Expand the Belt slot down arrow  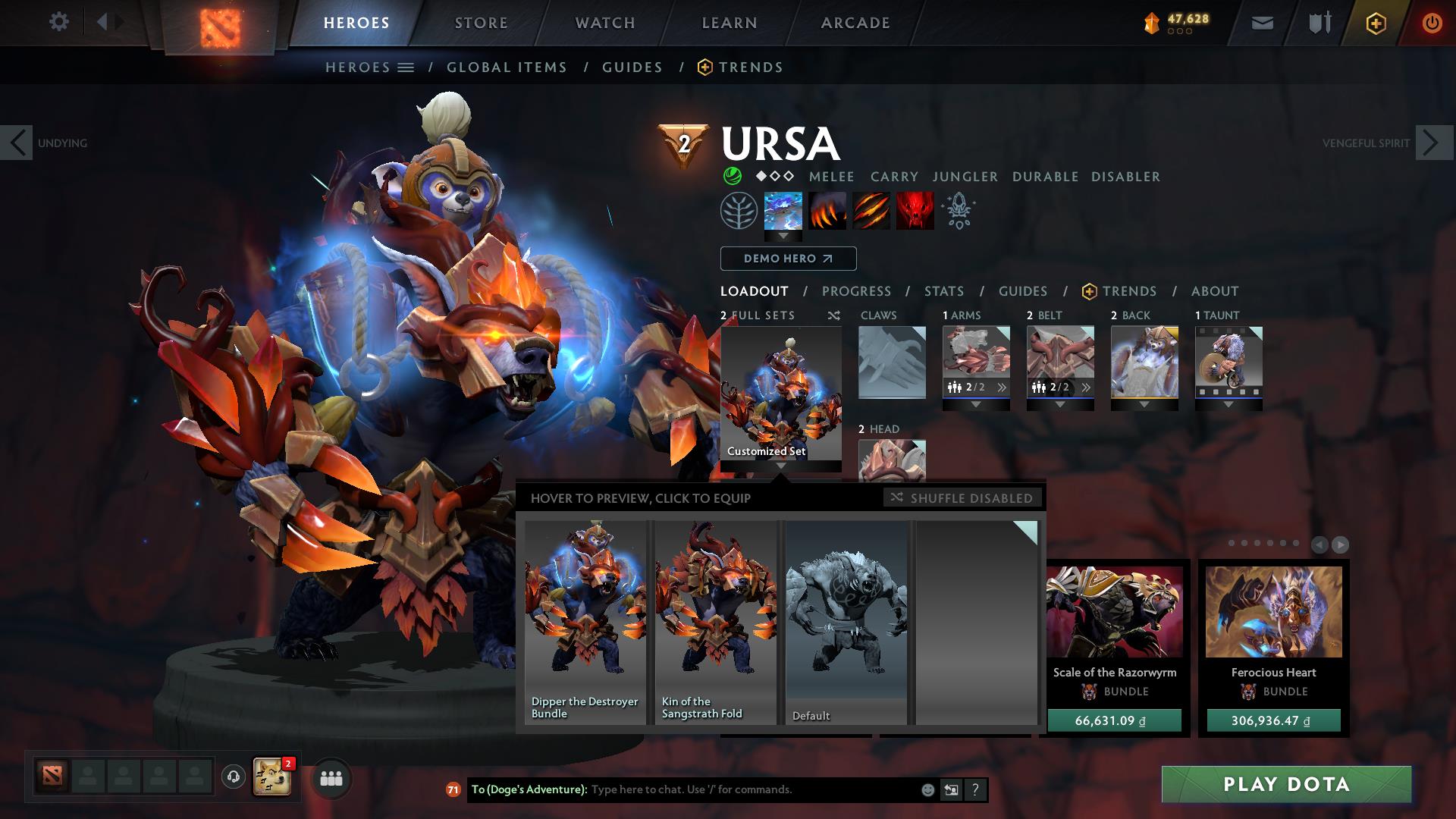click(1059, 405)
